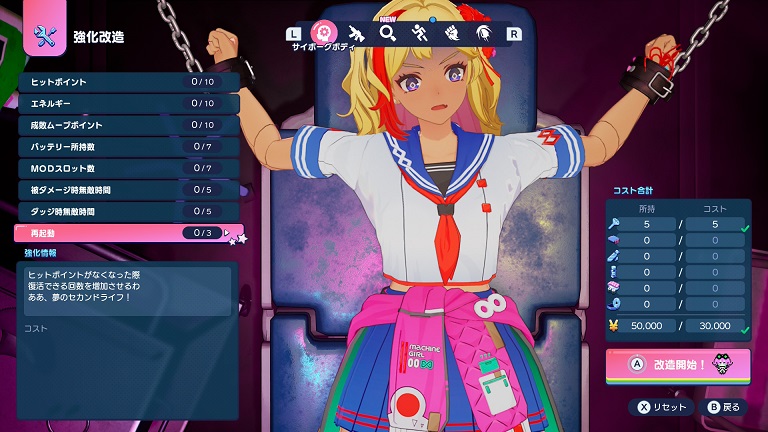Select the fist icon tab

(451, 33)
